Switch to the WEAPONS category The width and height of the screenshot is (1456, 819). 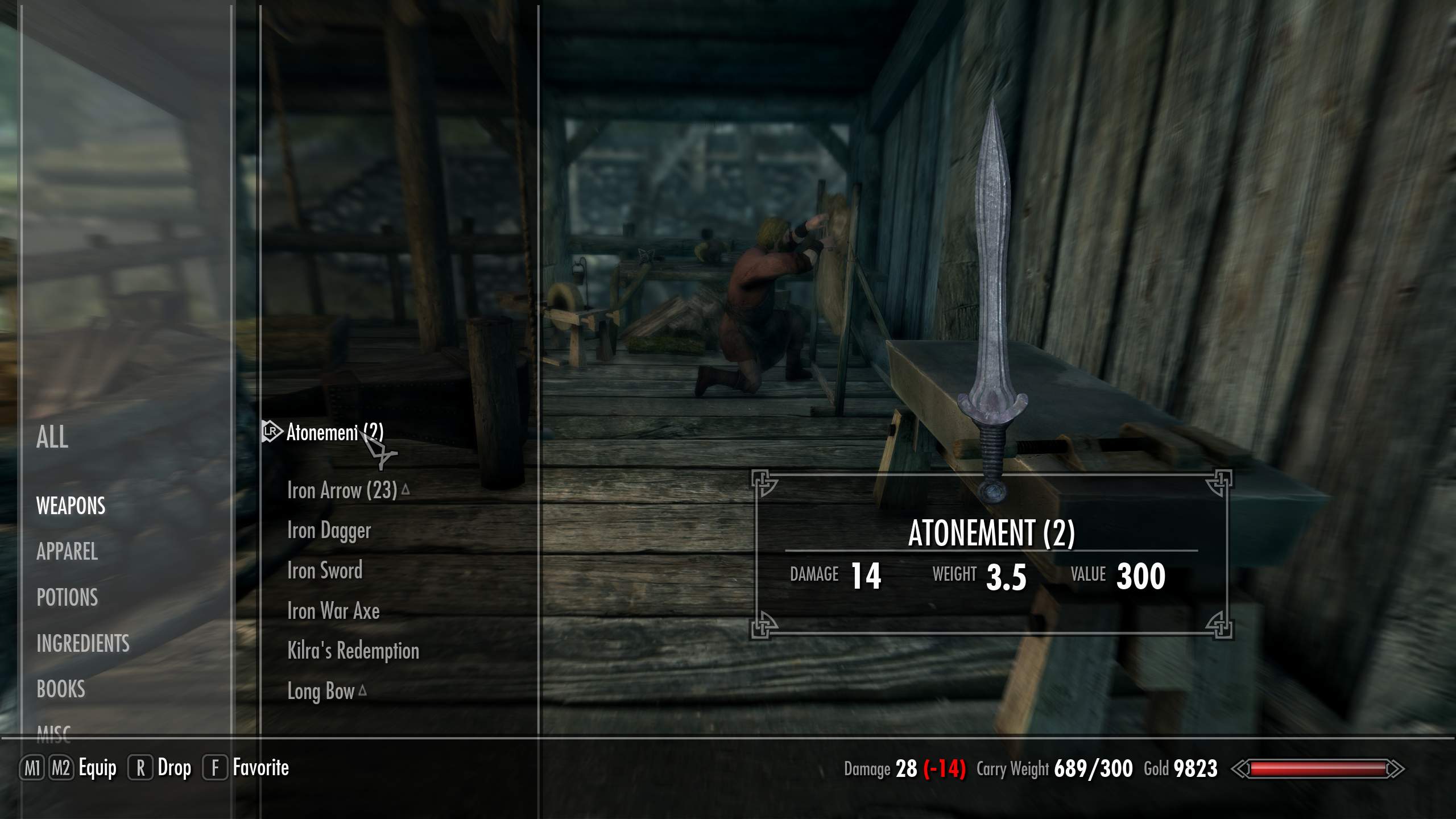pyautogui.click(x=70, y=506)
